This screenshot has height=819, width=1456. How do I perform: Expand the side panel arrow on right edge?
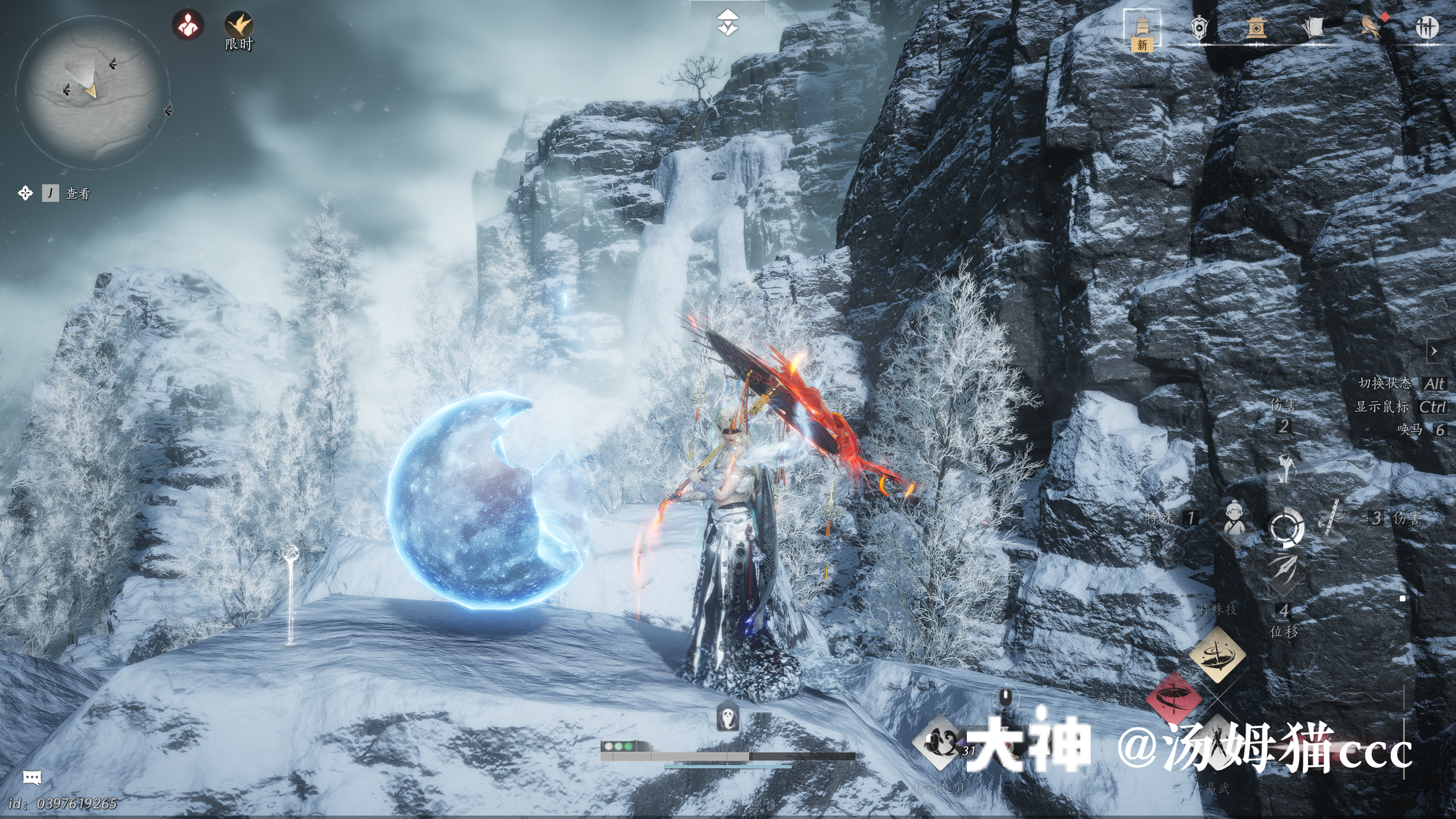click(x=1434, y=351)
